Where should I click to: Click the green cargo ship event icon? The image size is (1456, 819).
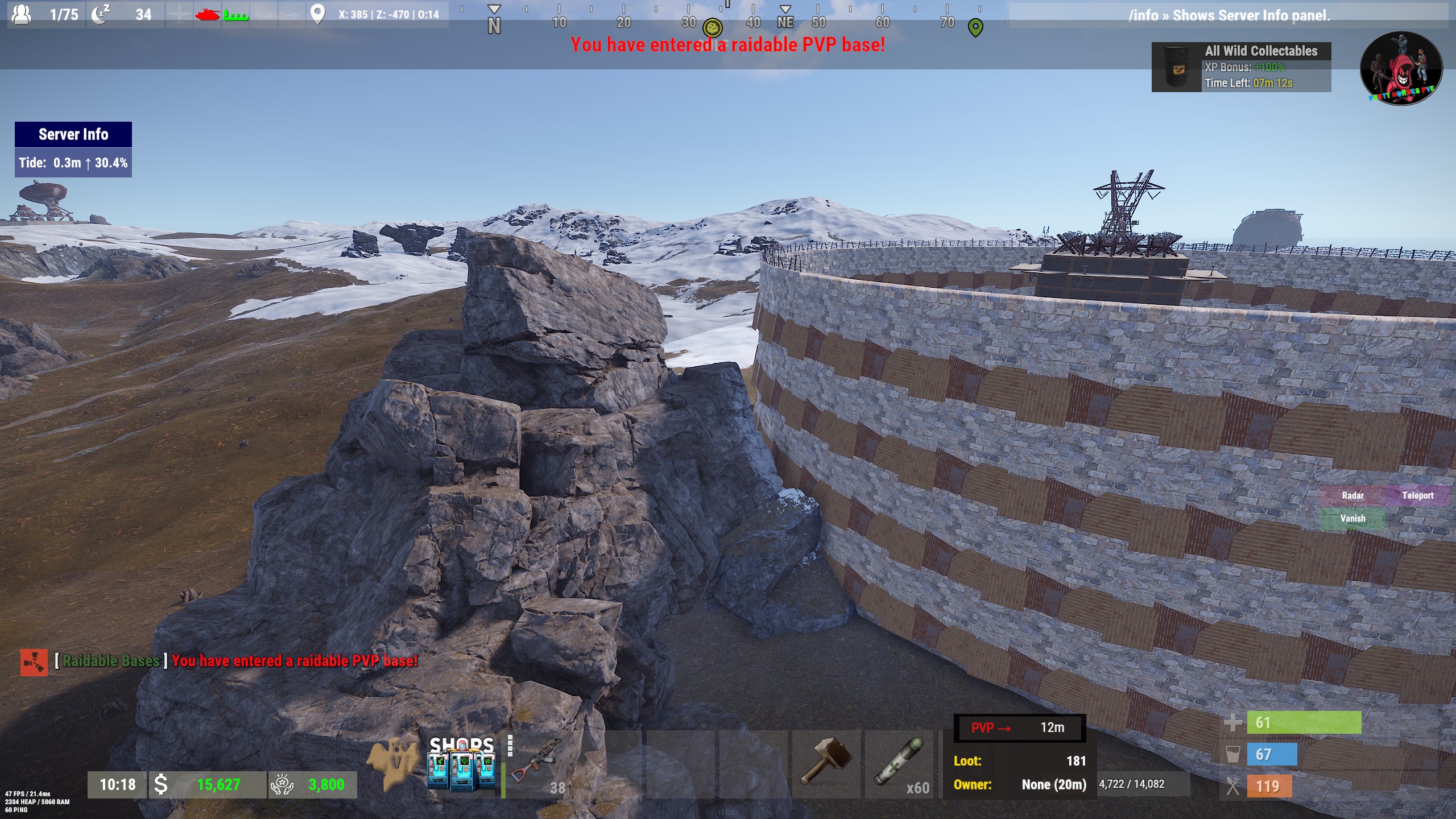pyautogui.click(x=235, y=15)
